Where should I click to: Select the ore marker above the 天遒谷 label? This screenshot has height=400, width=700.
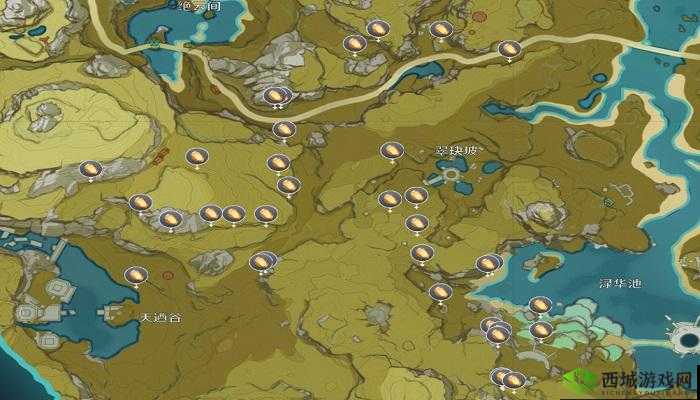pos(135,274)
